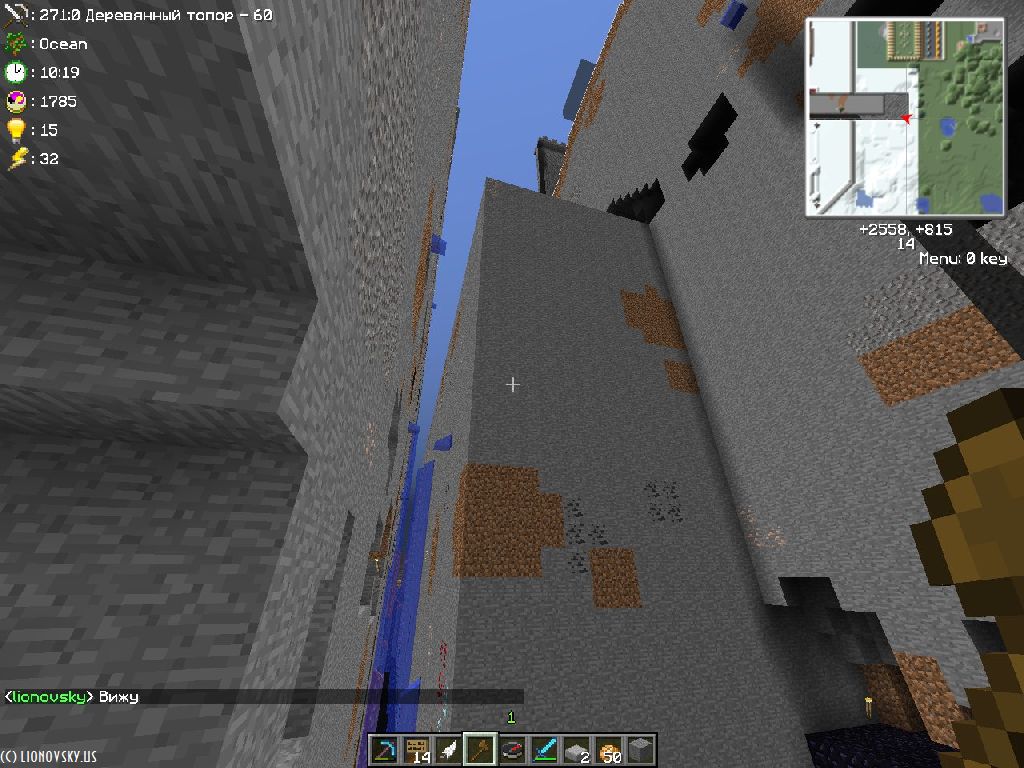Choose the cookie stack of 50
This screenshot has width=1024, height=768.
(608, 750)
